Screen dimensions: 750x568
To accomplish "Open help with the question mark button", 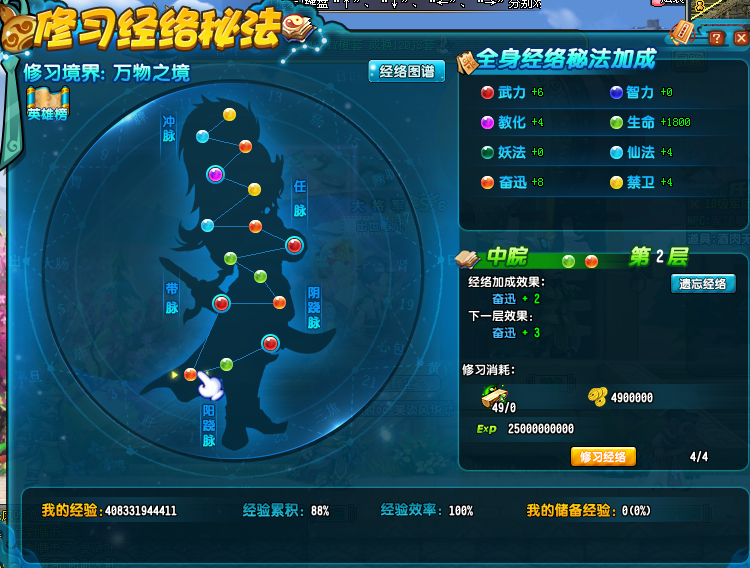I will click(x=716, y=39).
